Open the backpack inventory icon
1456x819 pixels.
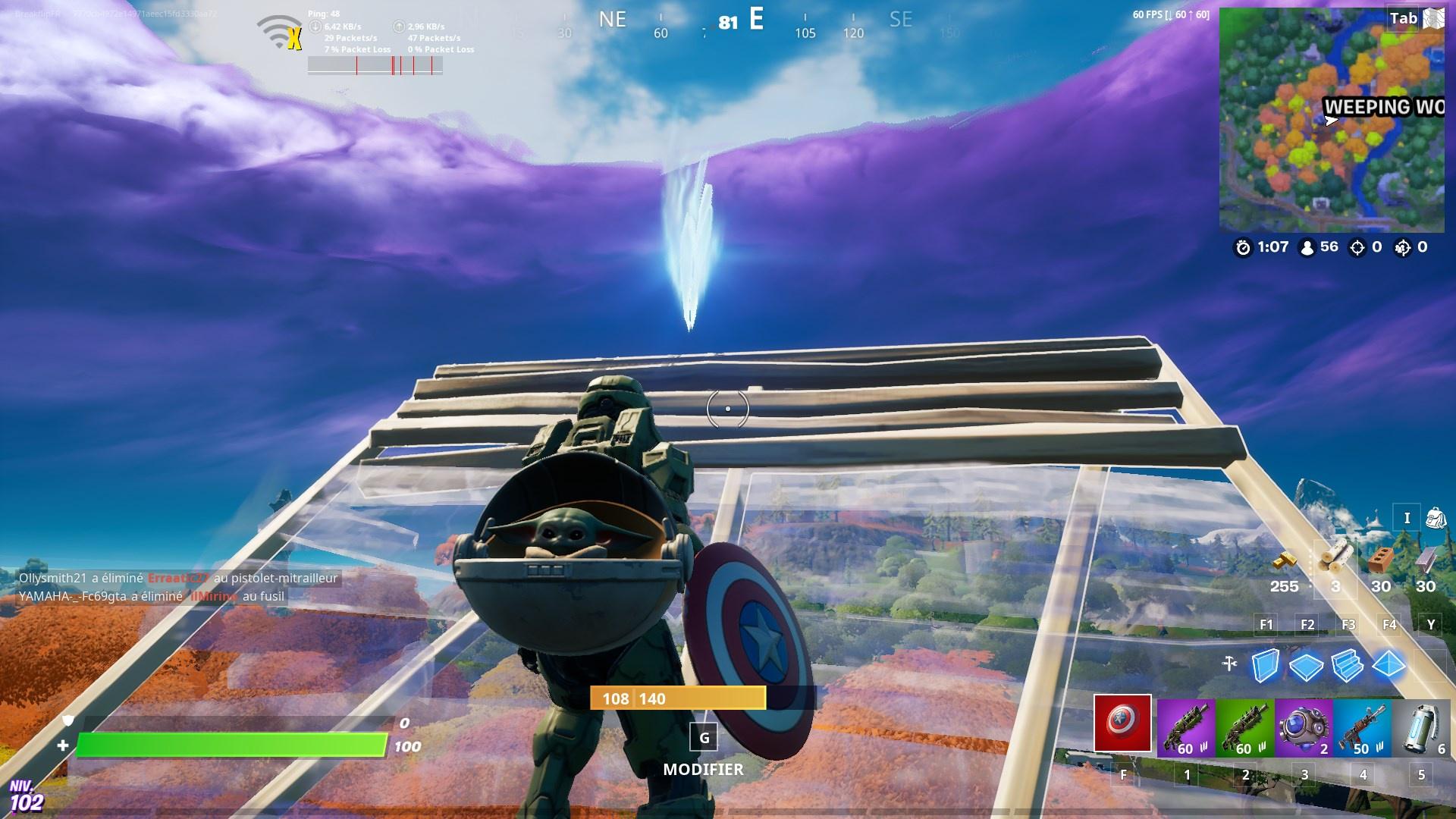coord(1437,518)
